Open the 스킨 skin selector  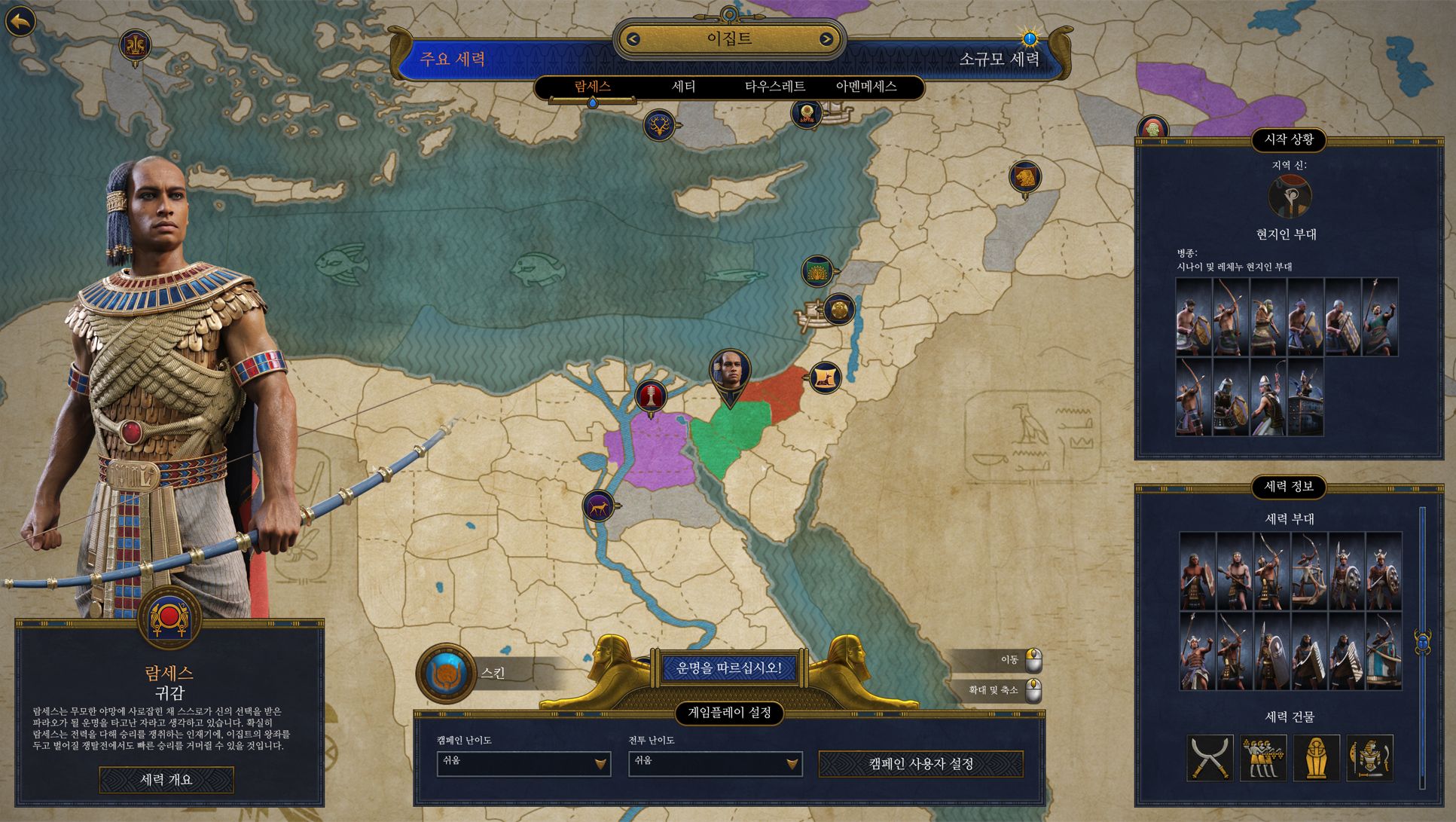446,673
